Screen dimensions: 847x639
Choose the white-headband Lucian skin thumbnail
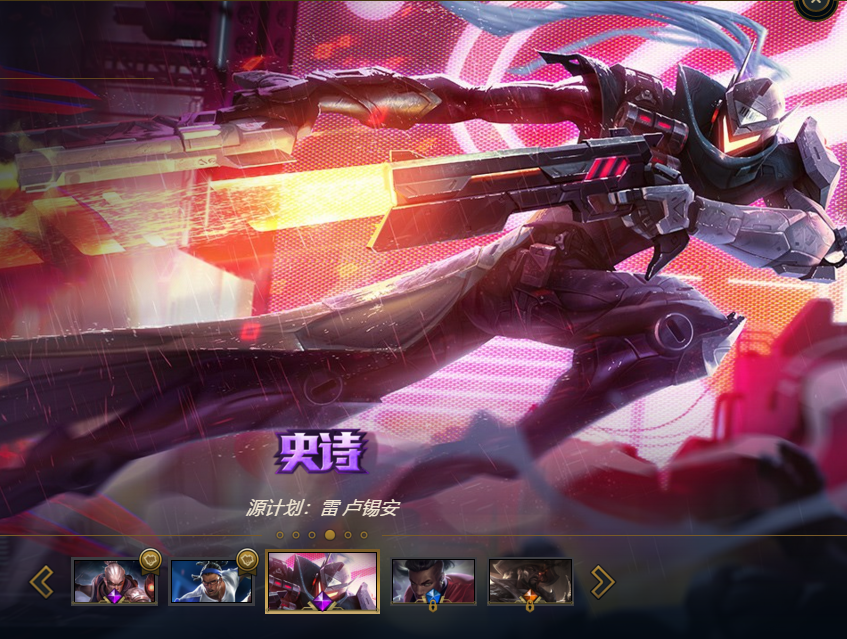[212, 581]
